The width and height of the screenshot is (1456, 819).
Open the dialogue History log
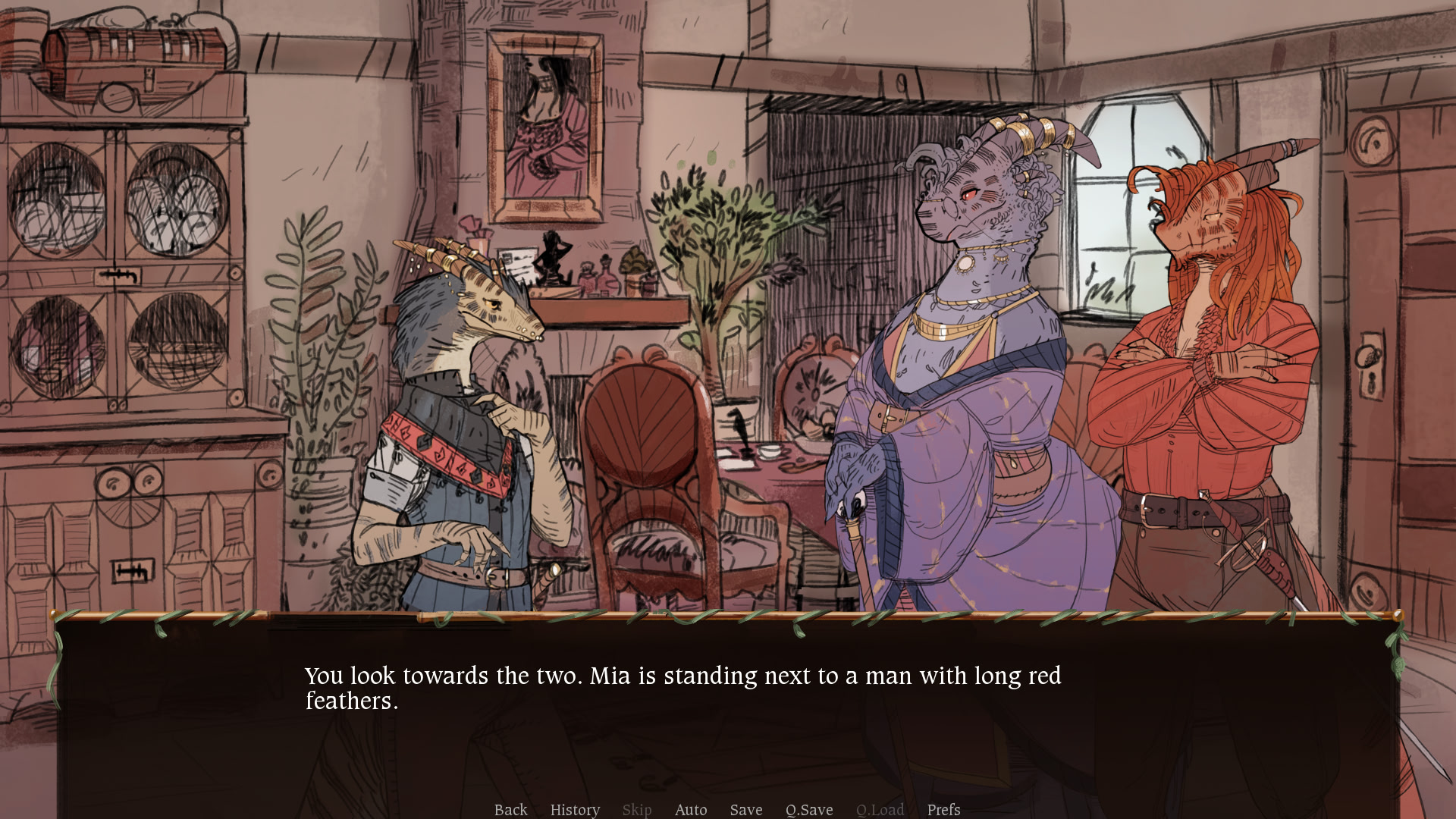(x=575, y=810)
